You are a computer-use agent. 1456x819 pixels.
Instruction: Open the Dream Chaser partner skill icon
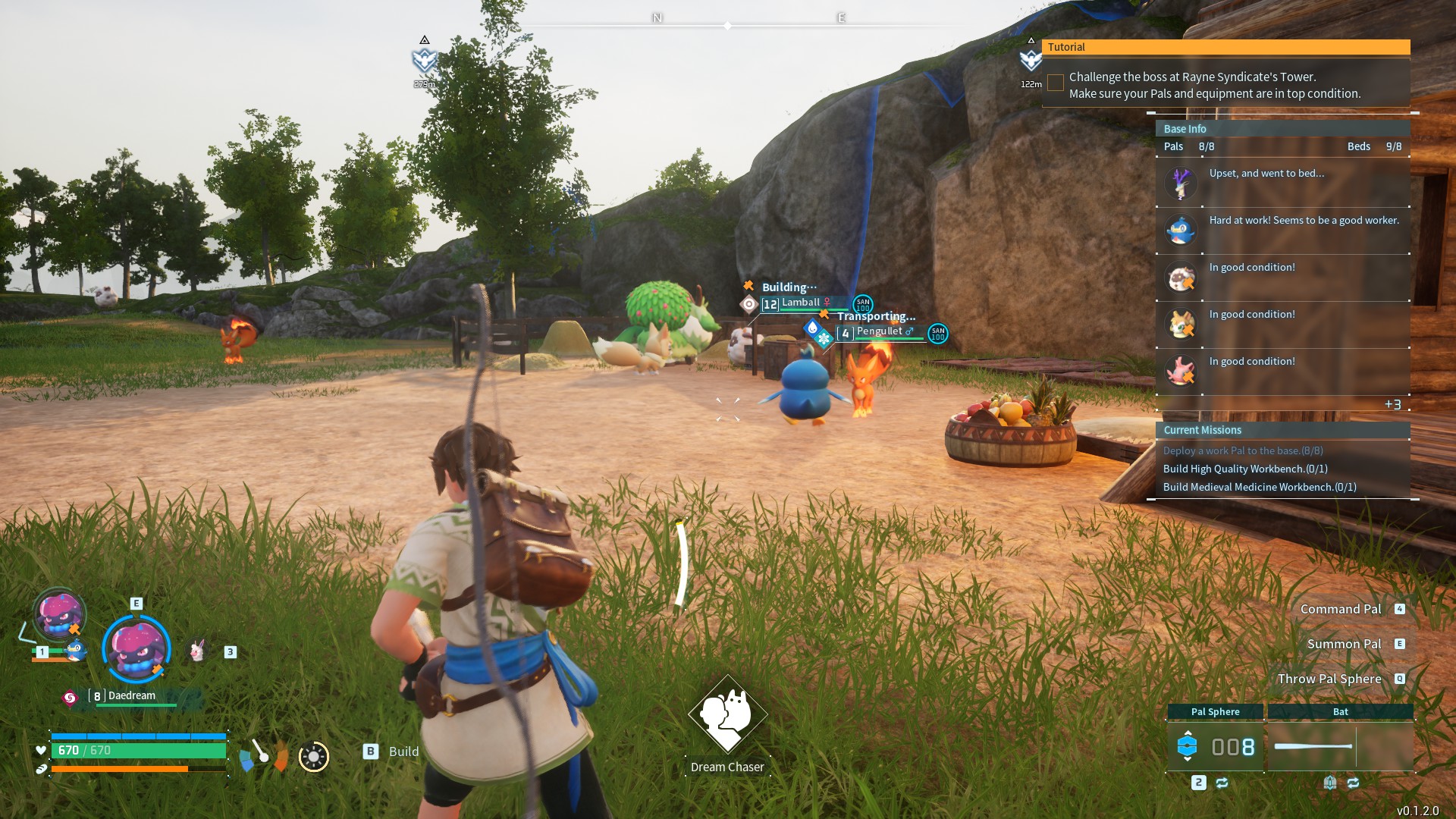(x=727, y=714)
